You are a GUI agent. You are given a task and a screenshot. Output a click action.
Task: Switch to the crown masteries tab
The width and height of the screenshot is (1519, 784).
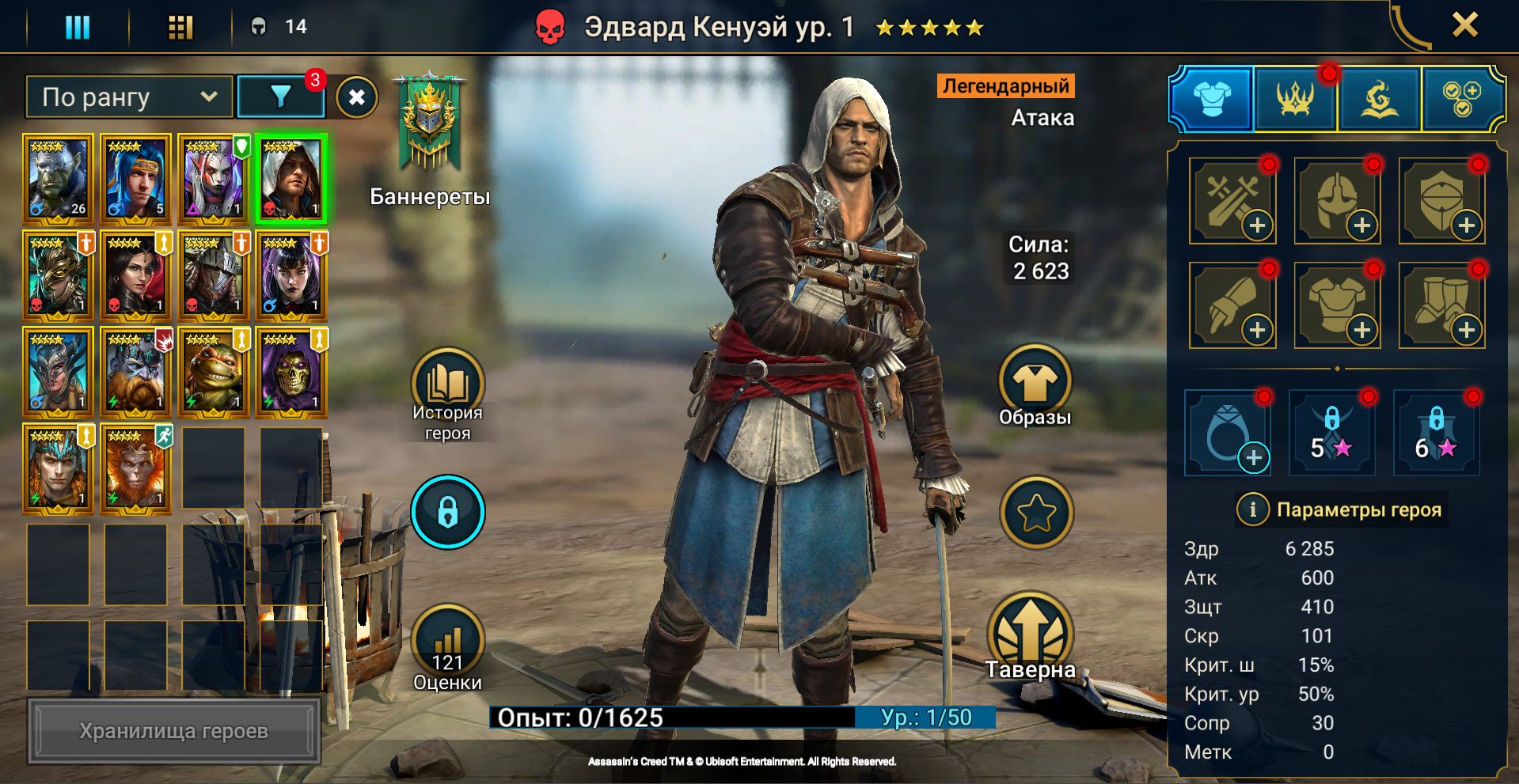coord(1296,100)
